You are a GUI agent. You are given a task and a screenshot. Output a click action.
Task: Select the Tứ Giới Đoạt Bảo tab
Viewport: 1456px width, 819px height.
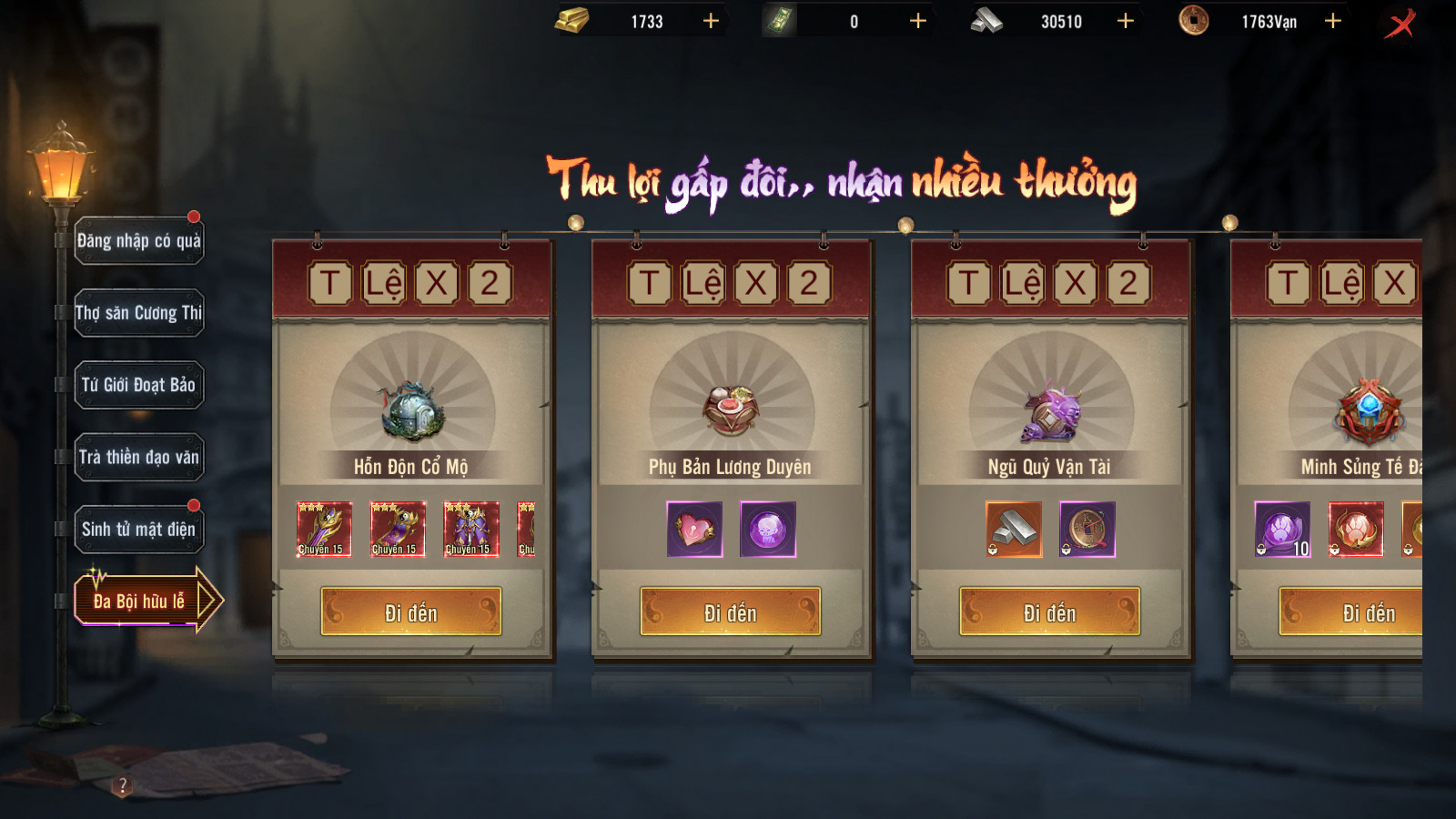(x=138, y=385)
